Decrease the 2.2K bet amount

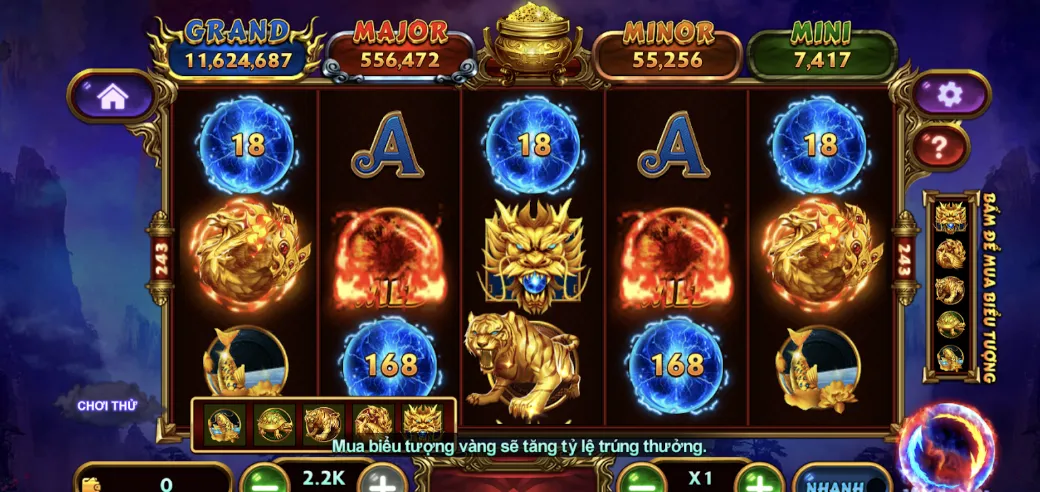tap(262, 480)
